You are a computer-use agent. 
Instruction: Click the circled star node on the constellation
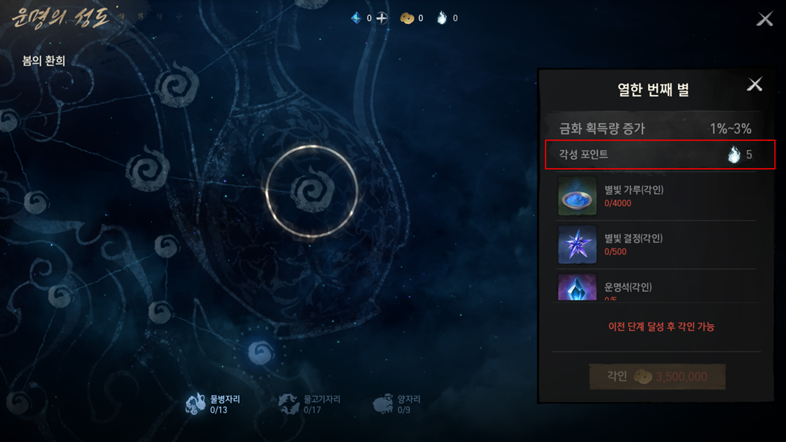[x=311, y=192]
